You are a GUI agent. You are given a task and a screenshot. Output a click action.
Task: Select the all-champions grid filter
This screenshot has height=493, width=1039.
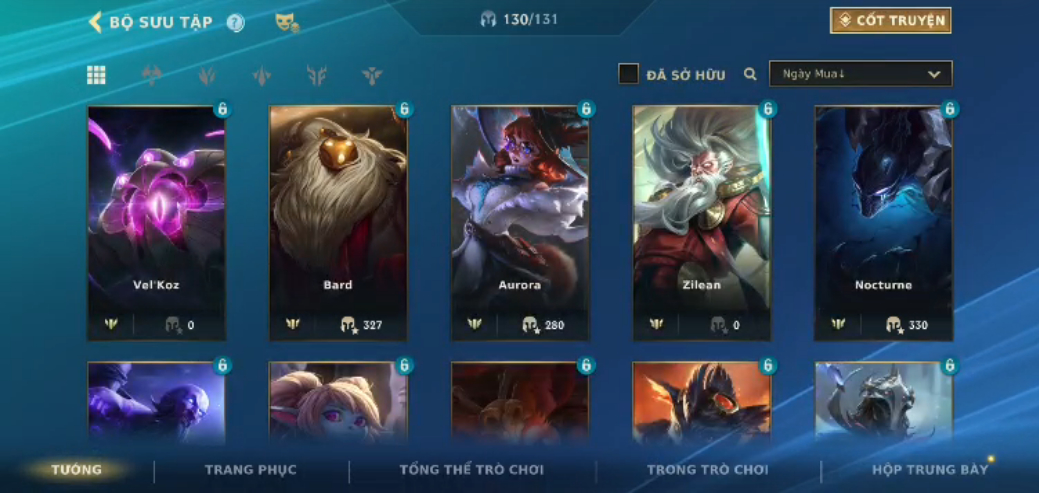[96, 75]
